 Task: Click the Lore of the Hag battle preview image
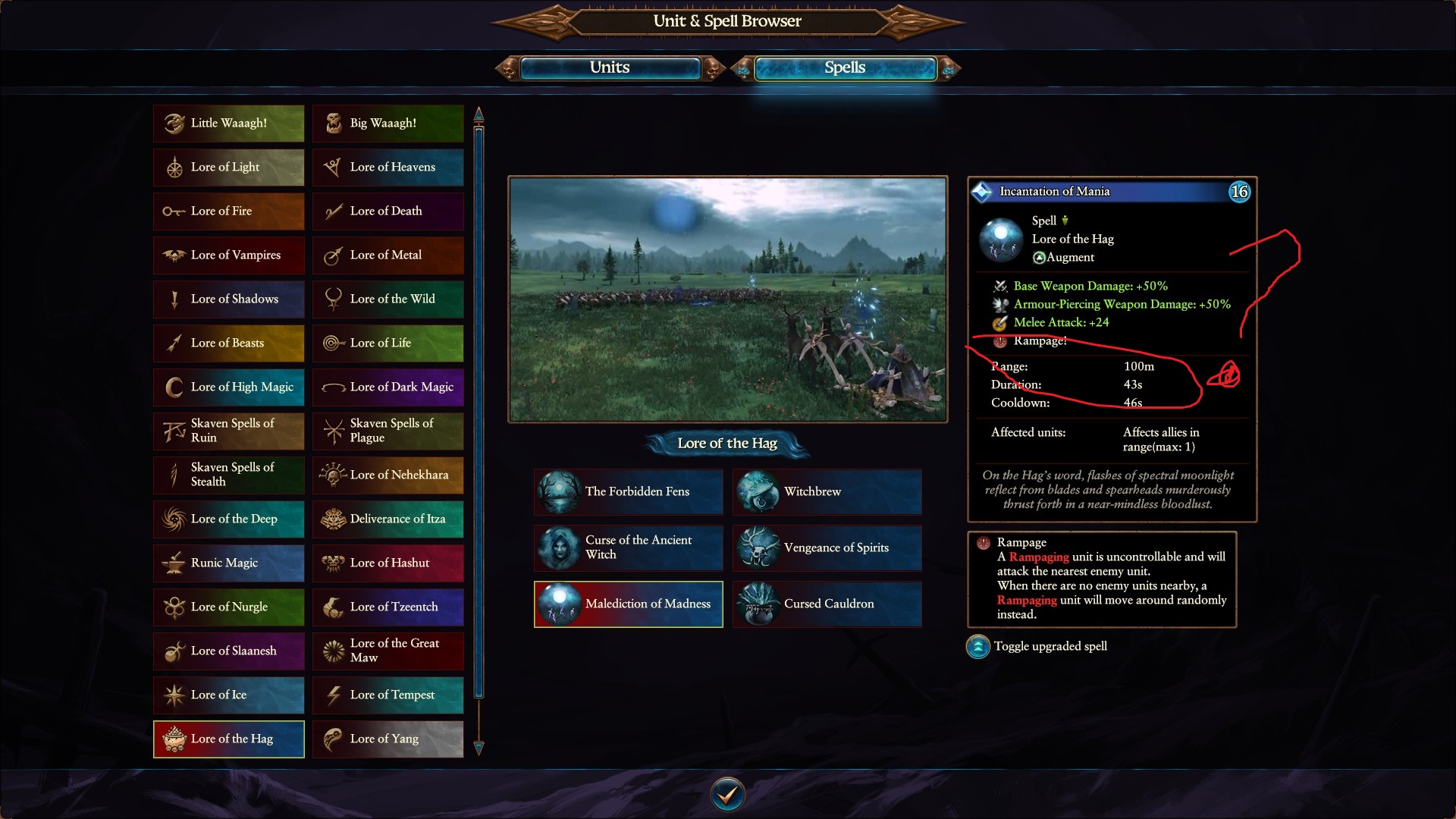pyautogui.click(x=728, y=300)
